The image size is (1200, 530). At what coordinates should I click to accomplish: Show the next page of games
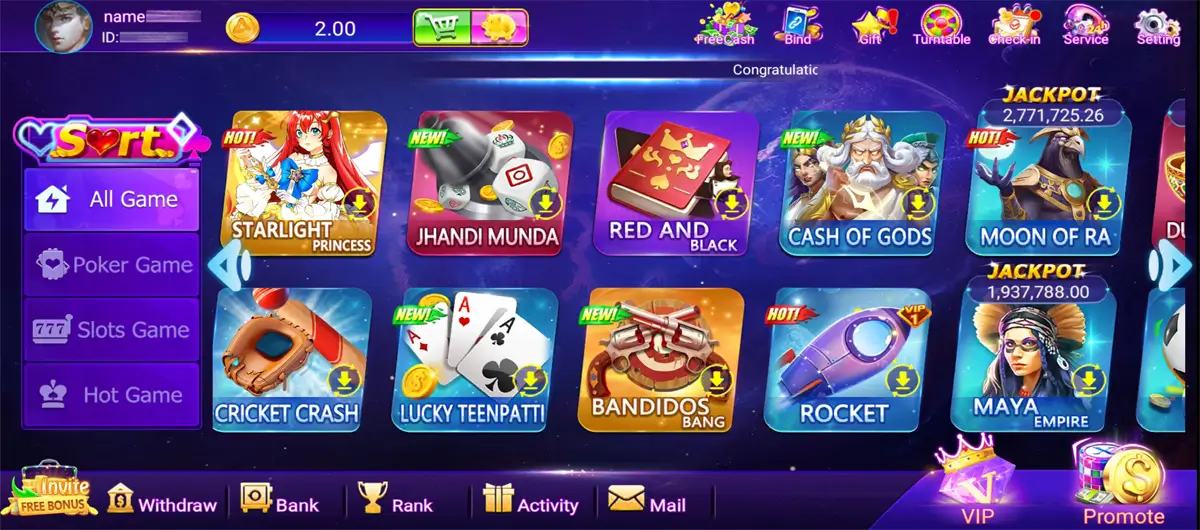point(1172,266)
